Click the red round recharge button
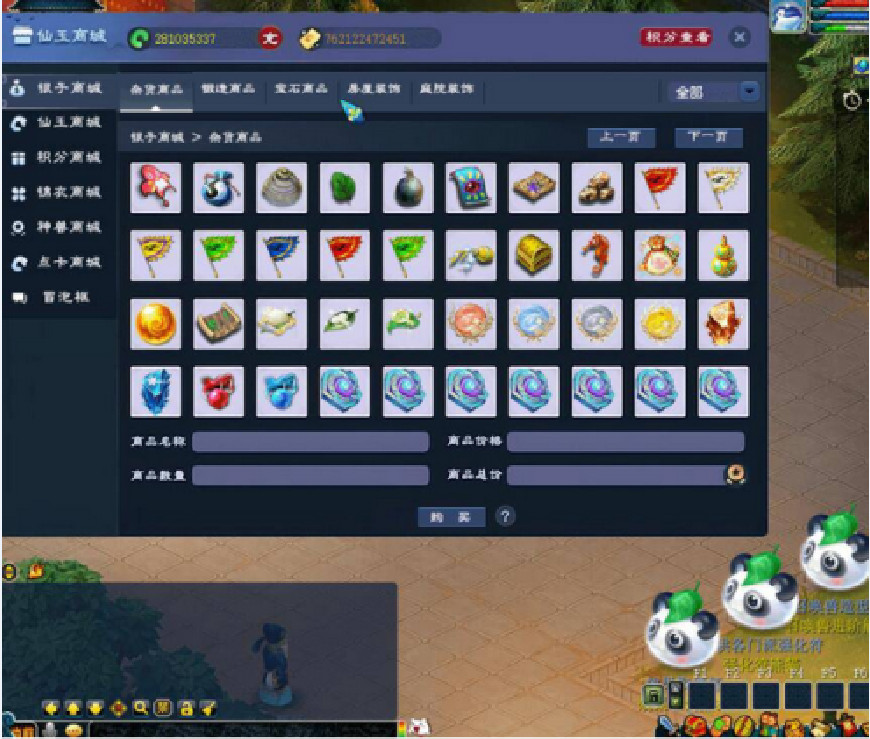This screenshot has width=870, height=739. click(270, 39)
